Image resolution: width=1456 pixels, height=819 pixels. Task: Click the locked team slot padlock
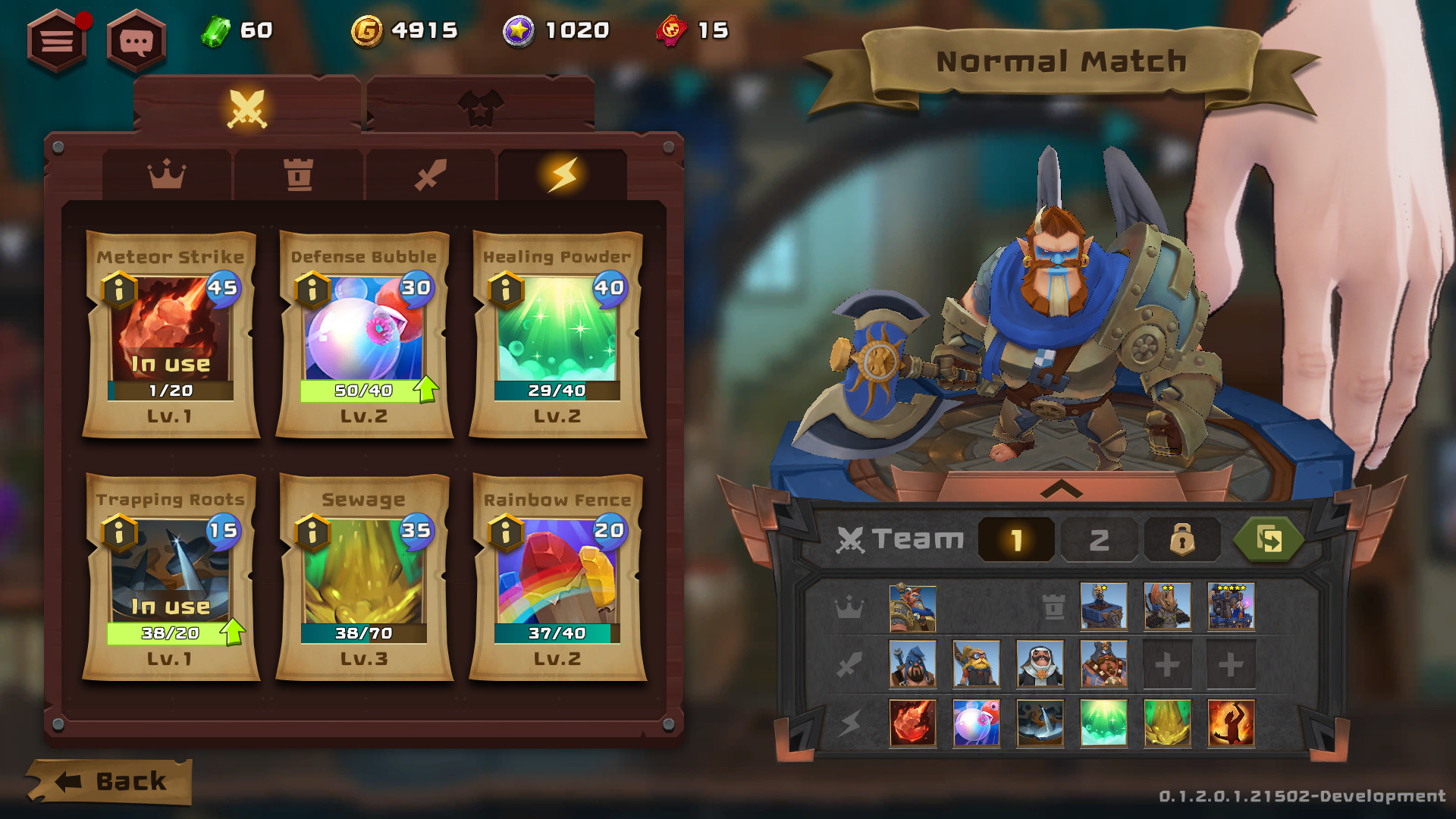coord(1183,540)
